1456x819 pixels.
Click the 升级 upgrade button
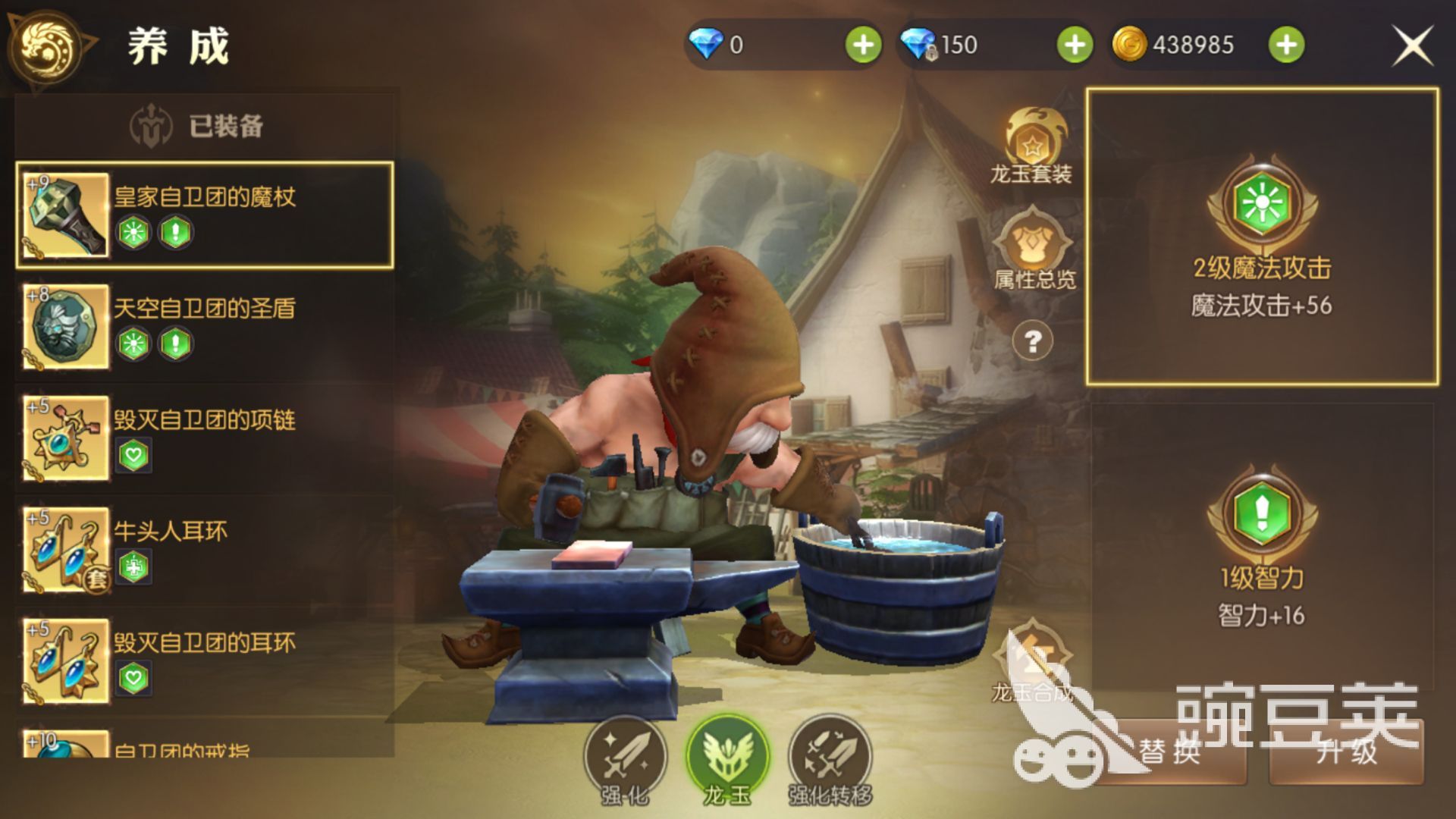click(1346, 752)
